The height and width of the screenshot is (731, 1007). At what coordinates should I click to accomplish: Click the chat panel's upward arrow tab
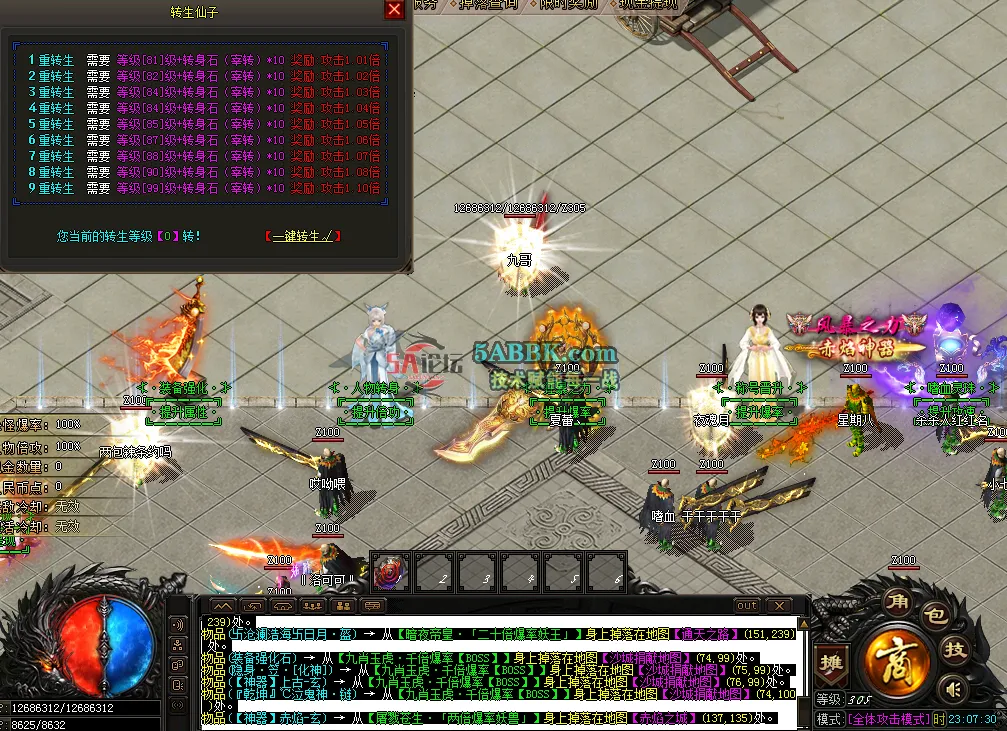tap(222, 606)
